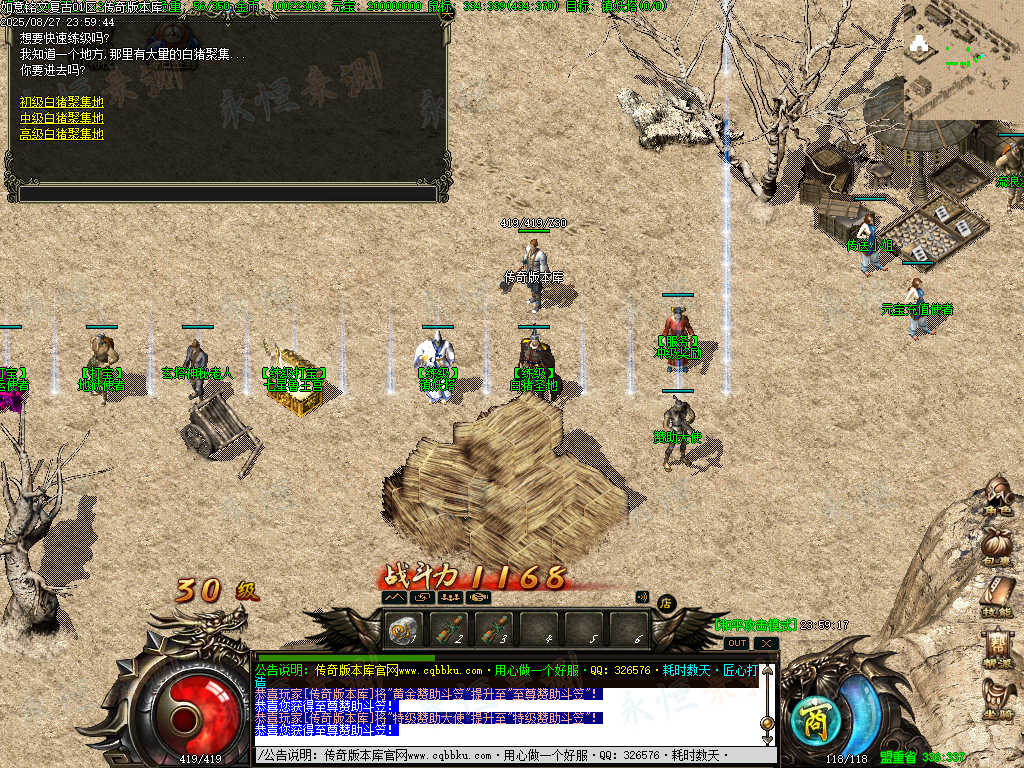Viewport: 1024px width, 768px height.
Task: Use the potion in hotbar slot 3
Action: 494,630
